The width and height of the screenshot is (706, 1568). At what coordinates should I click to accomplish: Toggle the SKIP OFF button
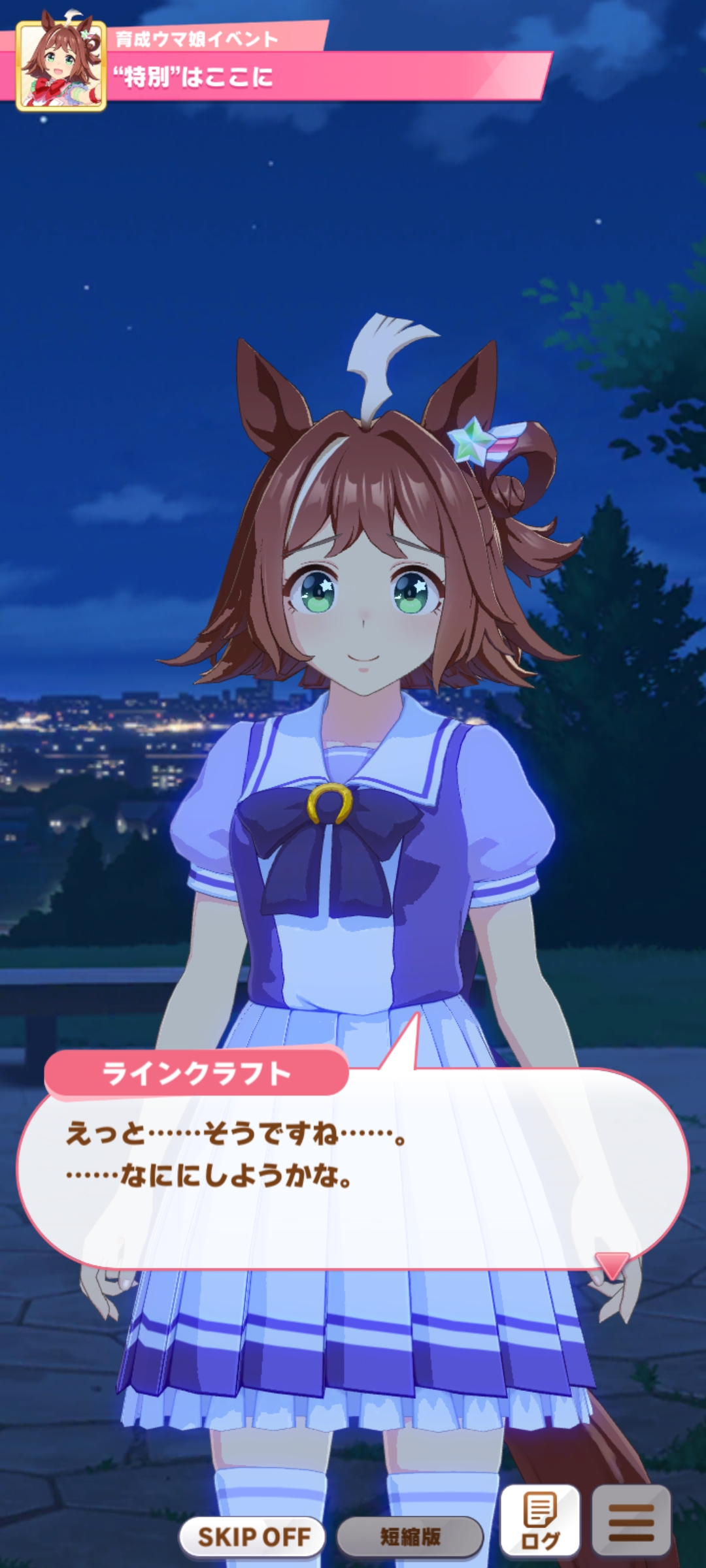[x=253, y=1537]
